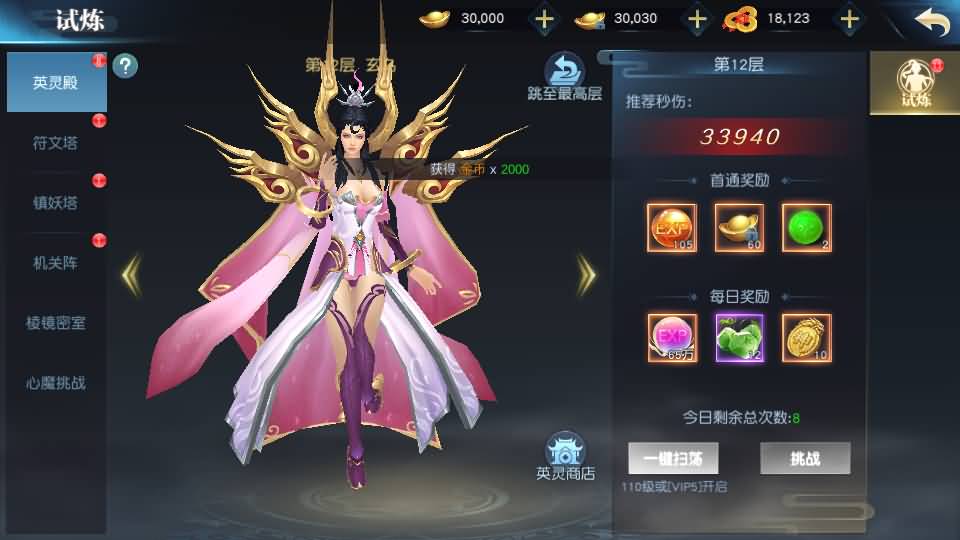The height and width of the screenshot is (540, 960).
Task: Select the 镇妖塔 tab
Action: click(55, 203)
